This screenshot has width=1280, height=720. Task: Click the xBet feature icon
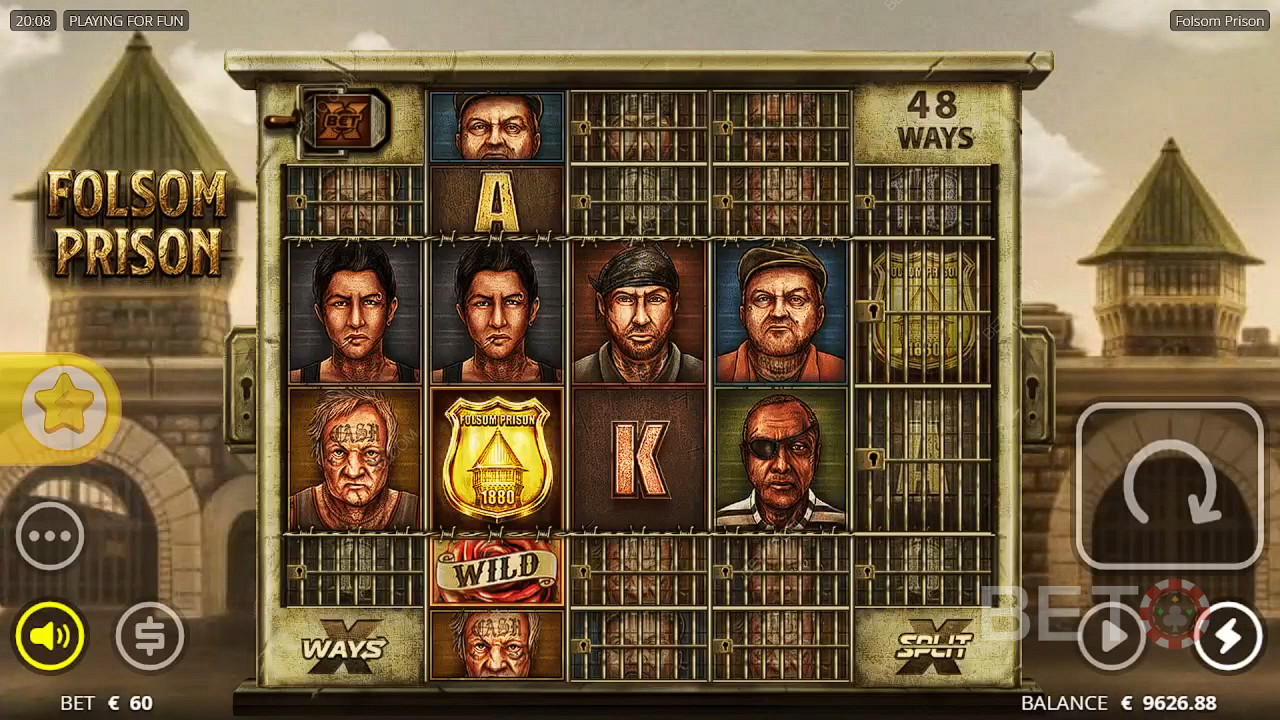(343, 120)
